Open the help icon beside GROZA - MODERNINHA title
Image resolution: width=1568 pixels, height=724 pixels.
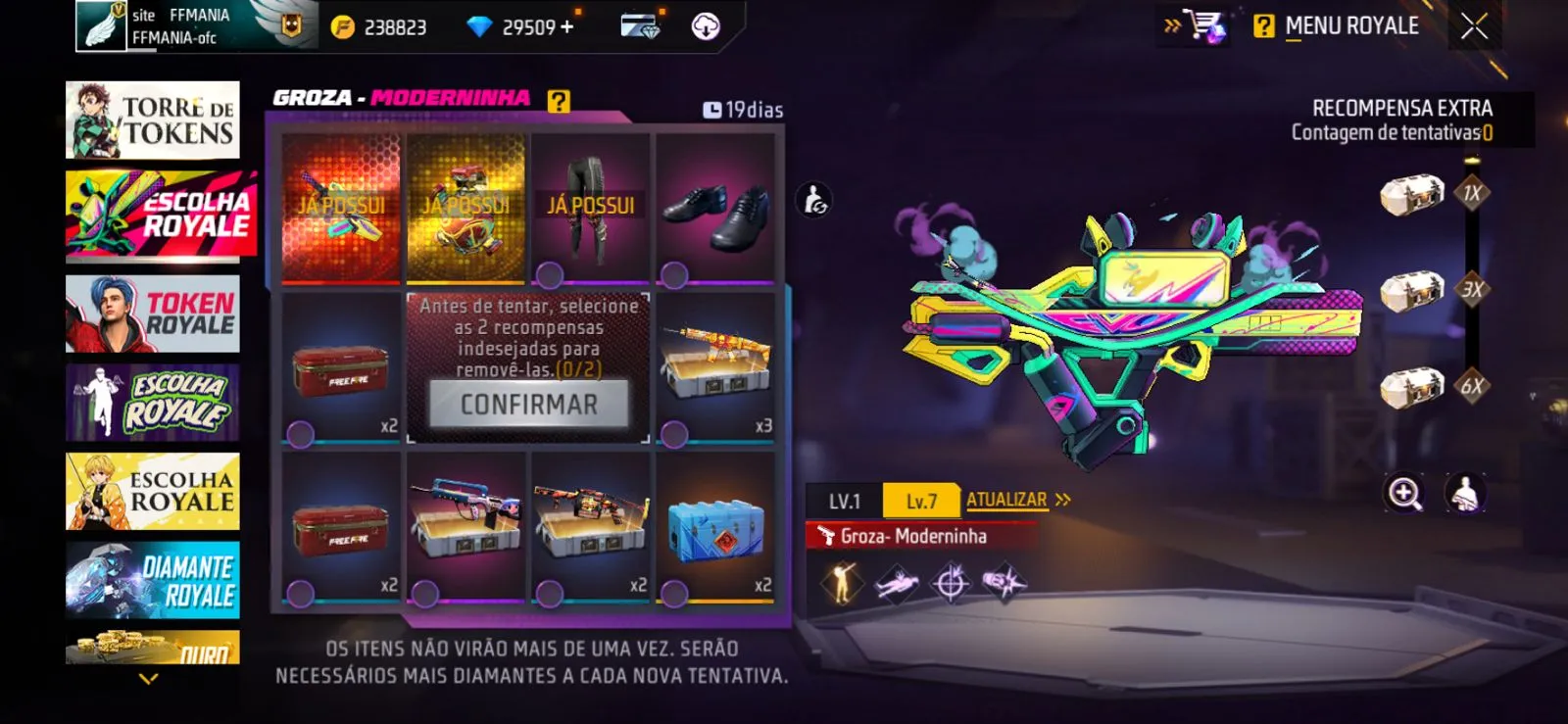point(559,99)
